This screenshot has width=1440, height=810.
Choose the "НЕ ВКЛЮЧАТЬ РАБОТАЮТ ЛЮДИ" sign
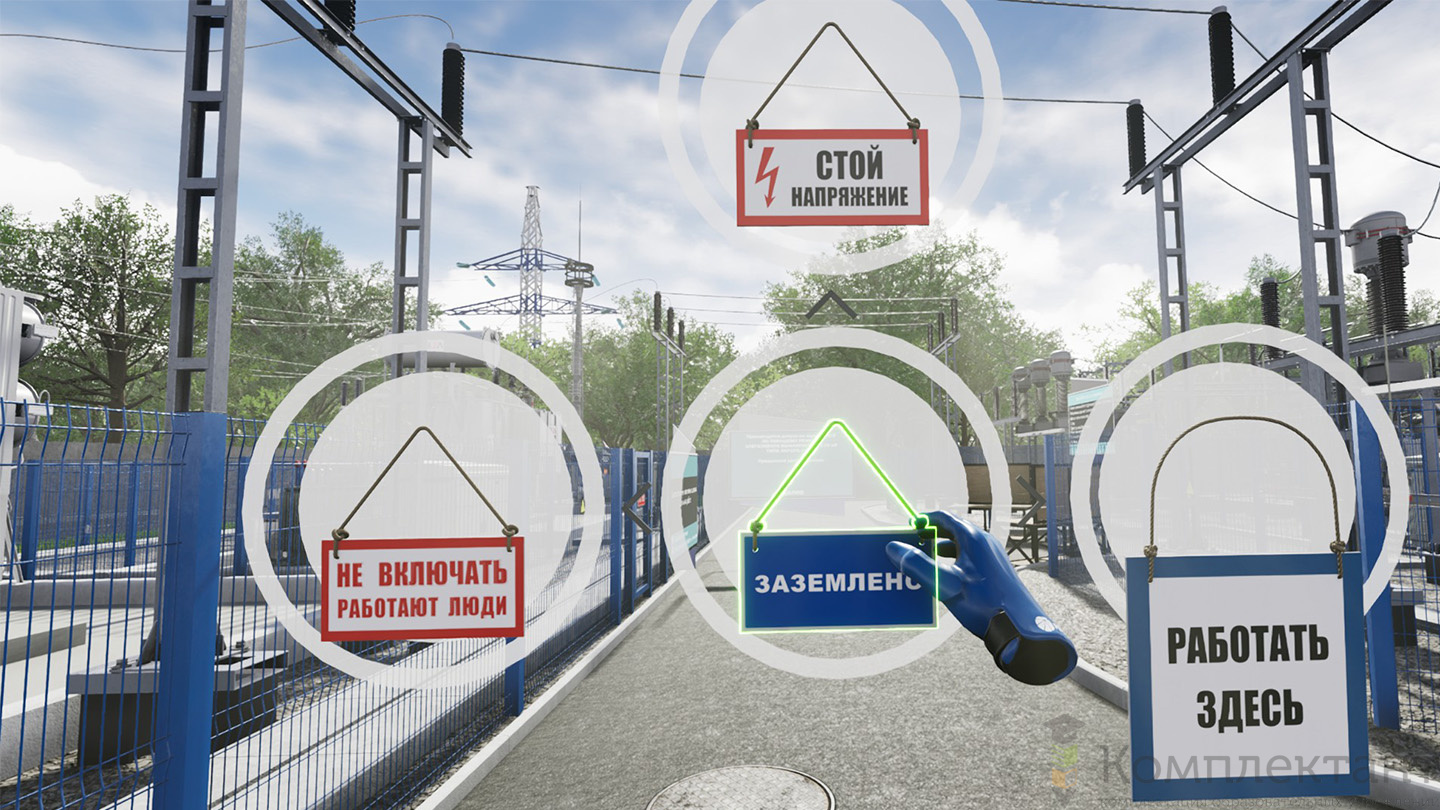pyautogui.click(x=422, y=589)
